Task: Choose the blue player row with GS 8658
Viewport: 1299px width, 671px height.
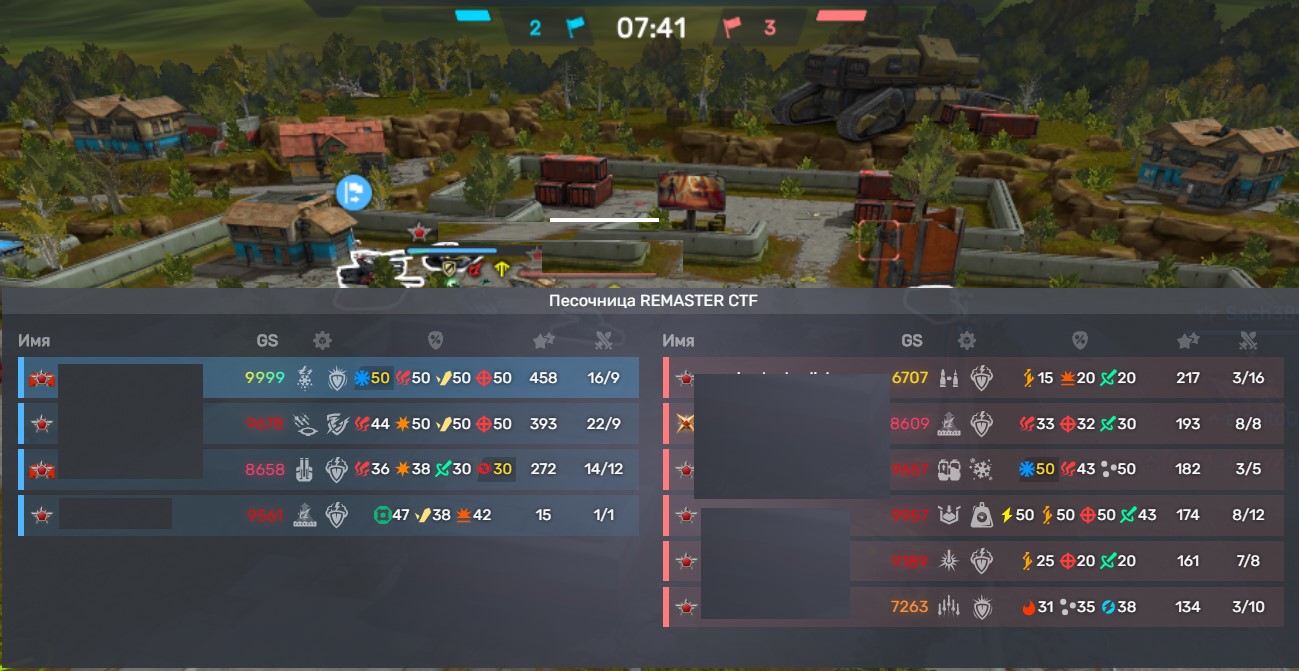Action: (x=328, y=470)
